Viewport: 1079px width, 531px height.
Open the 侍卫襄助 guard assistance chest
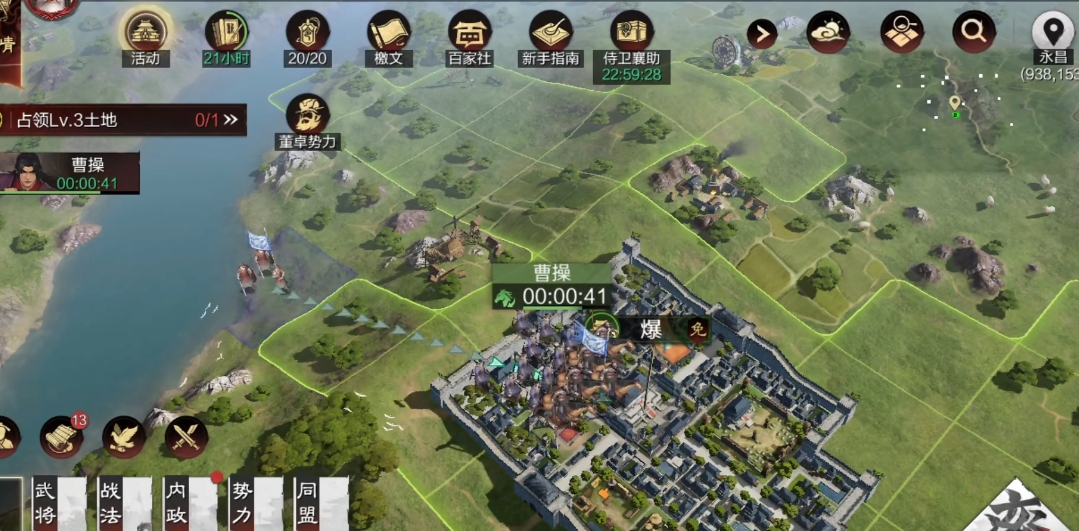pos(631,34)
